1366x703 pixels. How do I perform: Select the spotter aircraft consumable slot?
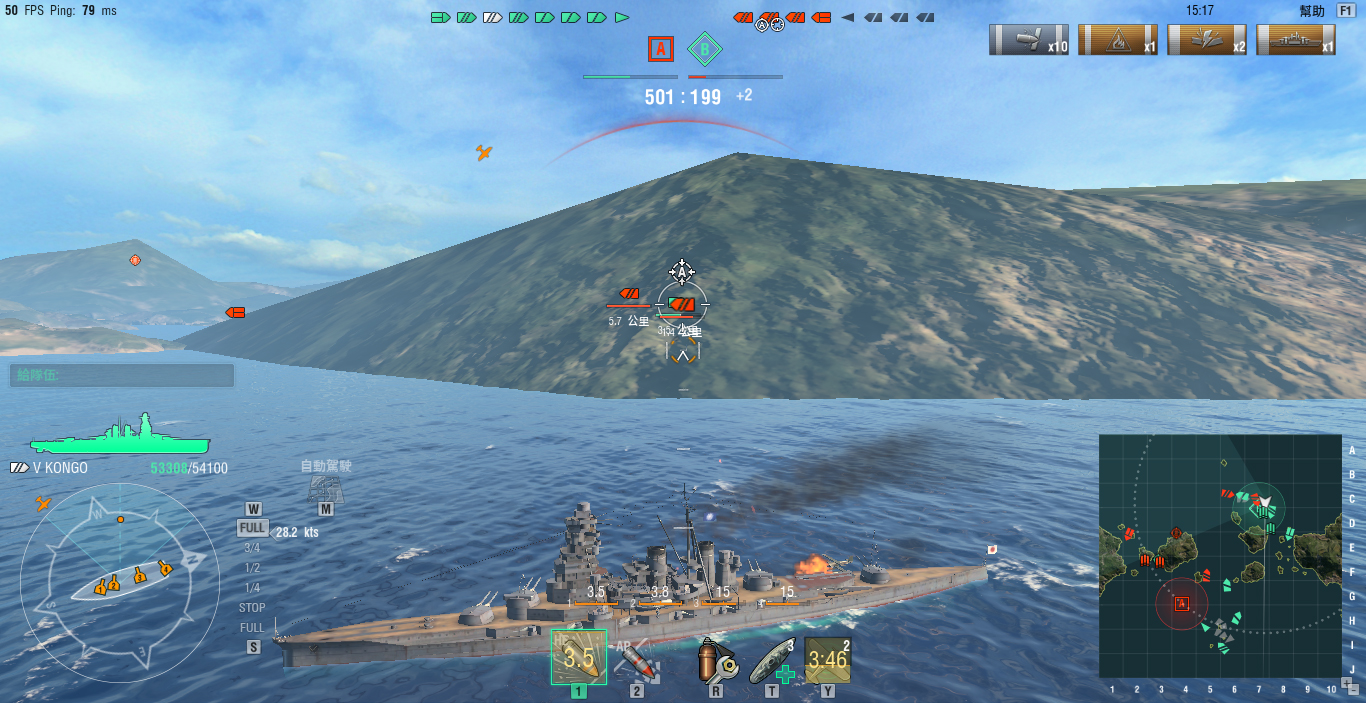click(828, 660)
